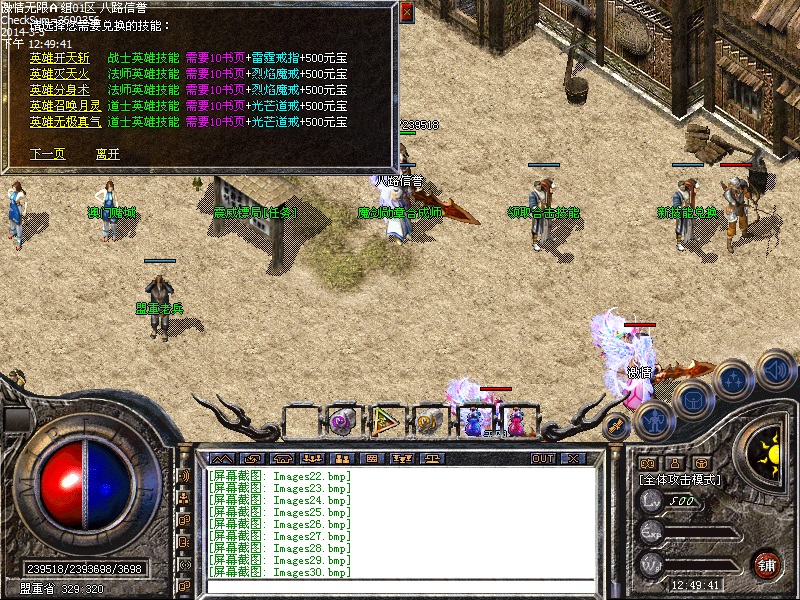Use the red potion belt item

516,421
